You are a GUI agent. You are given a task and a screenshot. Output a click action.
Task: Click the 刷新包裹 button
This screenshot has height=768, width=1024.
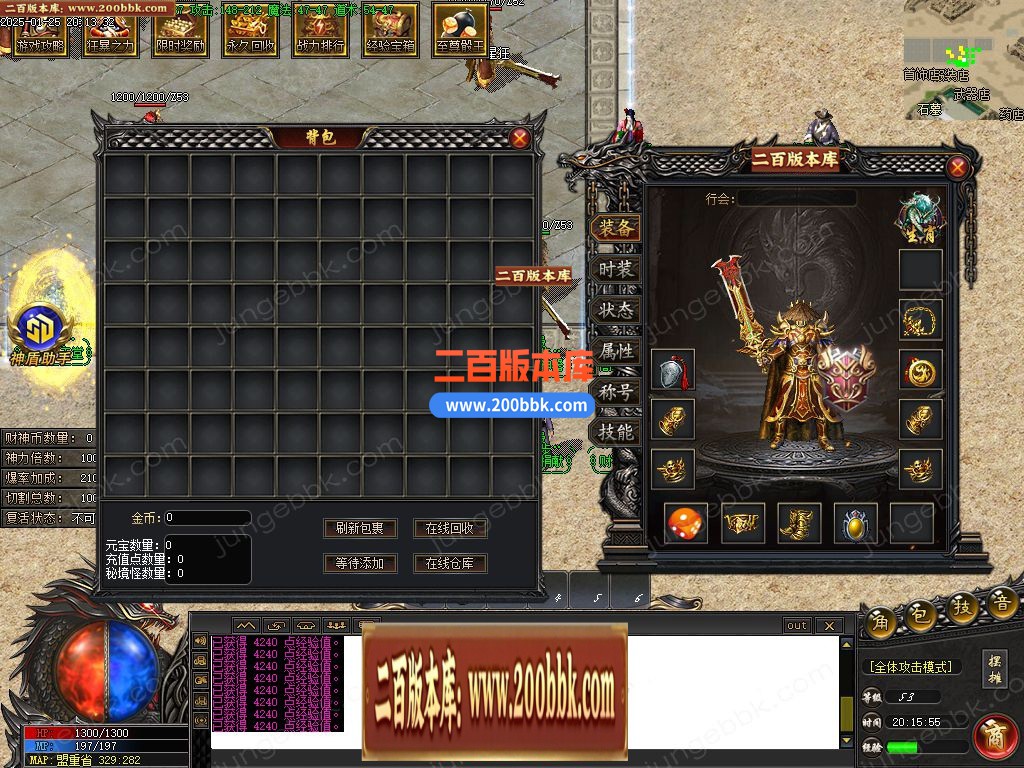pyautogui.click(x=360, y=528)
